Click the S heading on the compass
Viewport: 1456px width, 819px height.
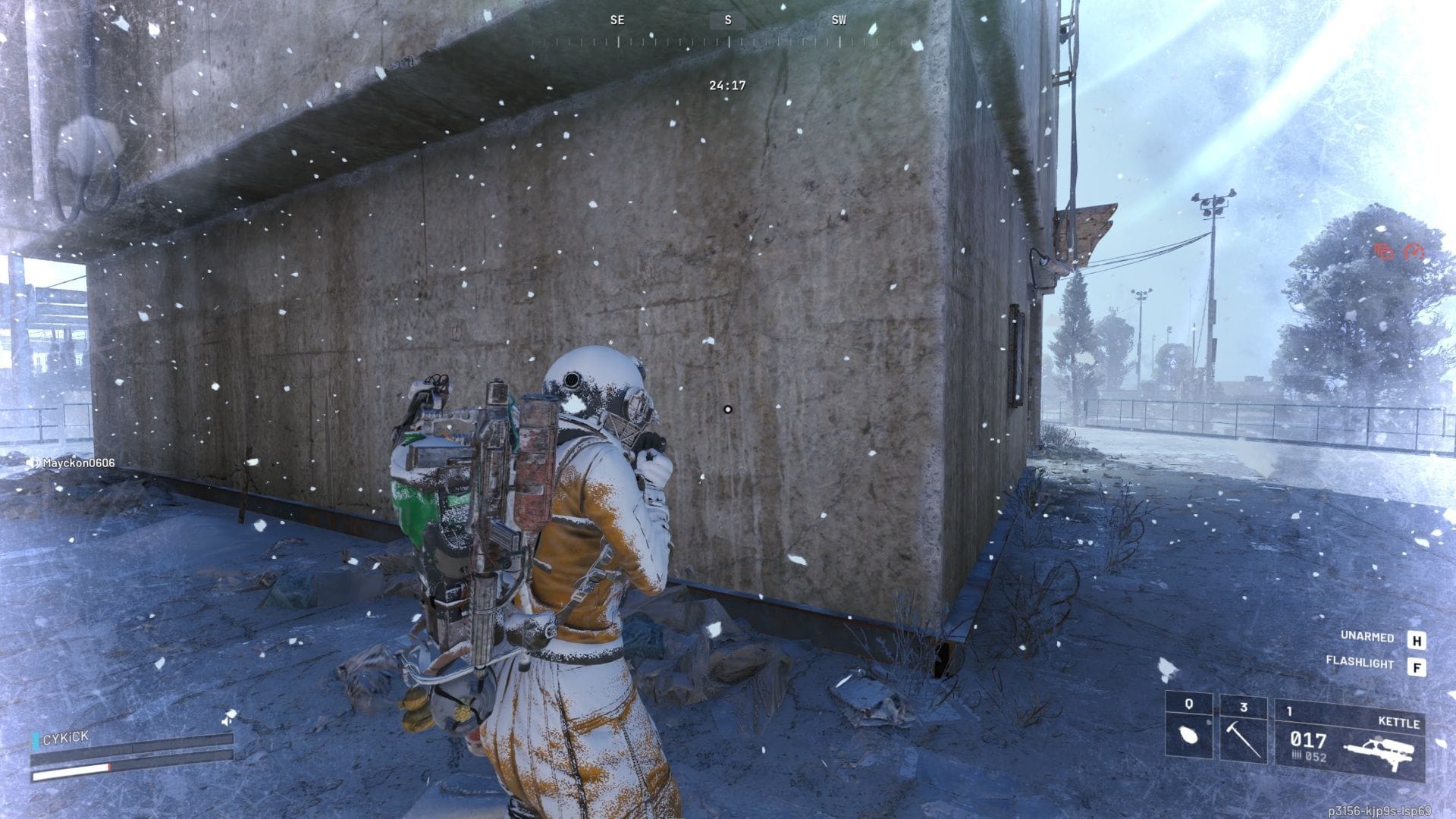(728, 20)
